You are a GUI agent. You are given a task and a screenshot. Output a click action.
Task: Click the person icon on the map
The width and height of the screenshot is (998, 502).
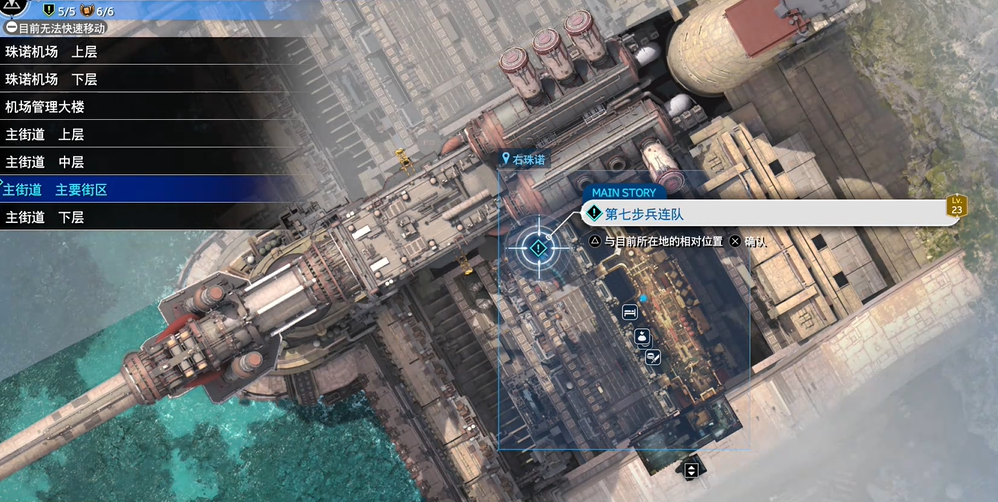tap(642, 337)
